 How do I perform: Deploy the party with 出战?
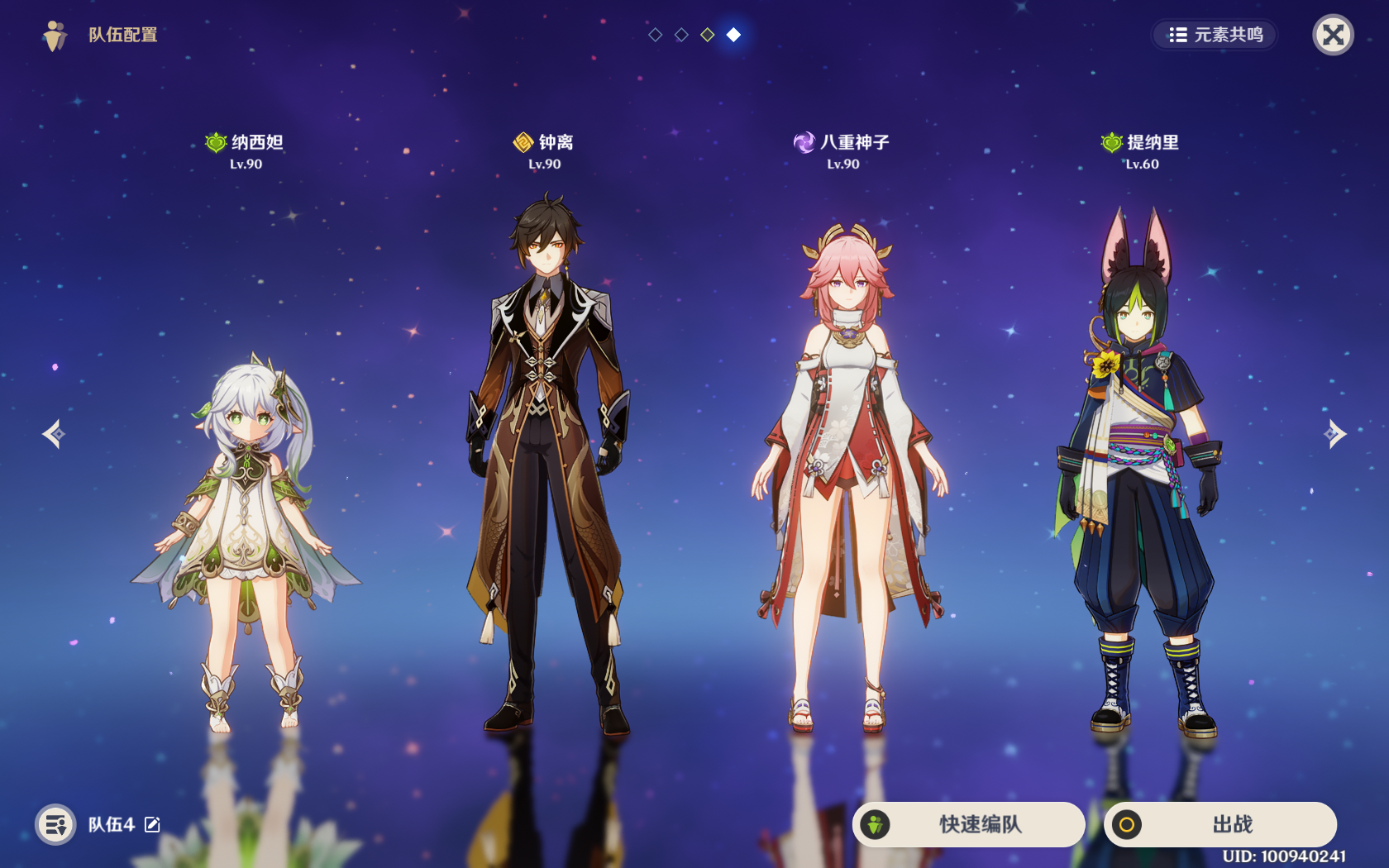pyautogui.click(x=1220, y=824)
